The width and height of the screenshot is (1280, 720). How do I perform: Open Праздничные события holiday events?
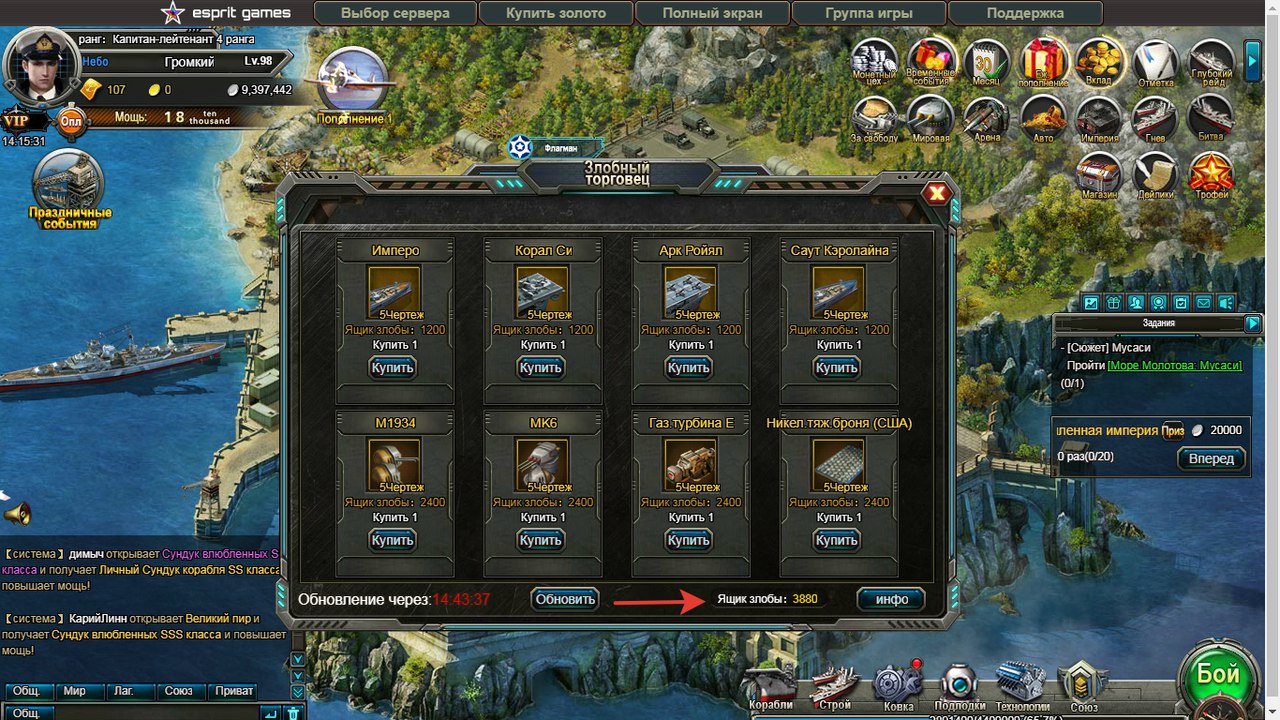pyautogui.click(x=70, y=190)
